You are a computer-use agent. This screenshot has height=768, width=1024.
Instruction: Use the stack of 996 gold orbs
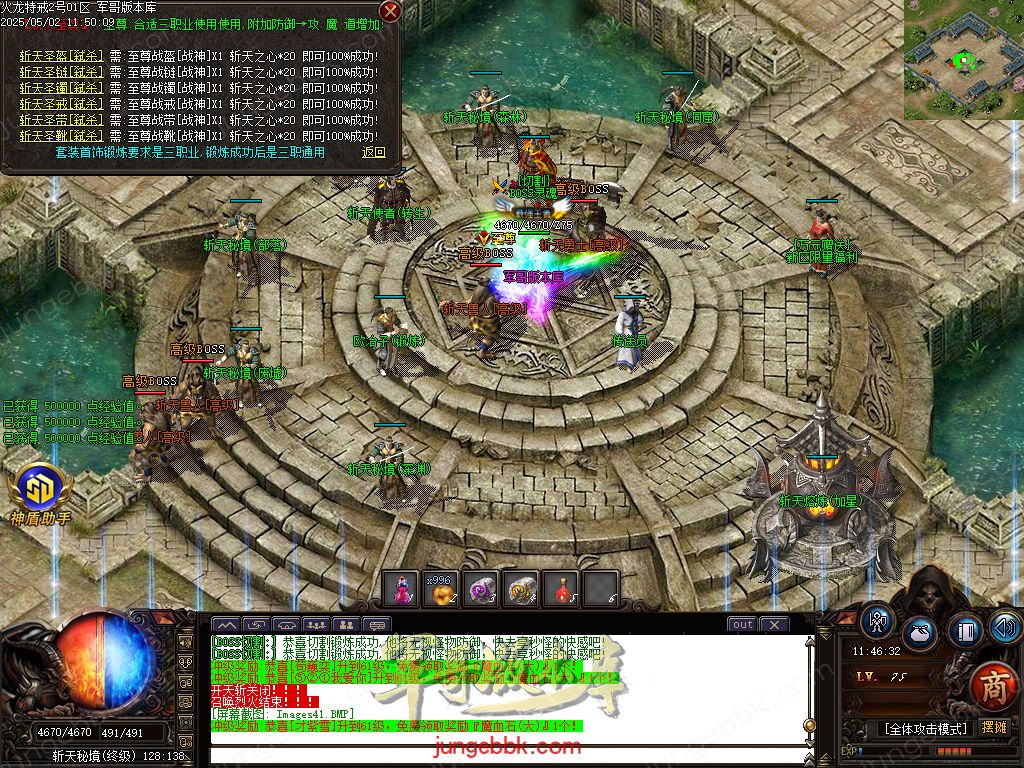tap(440, 590)
